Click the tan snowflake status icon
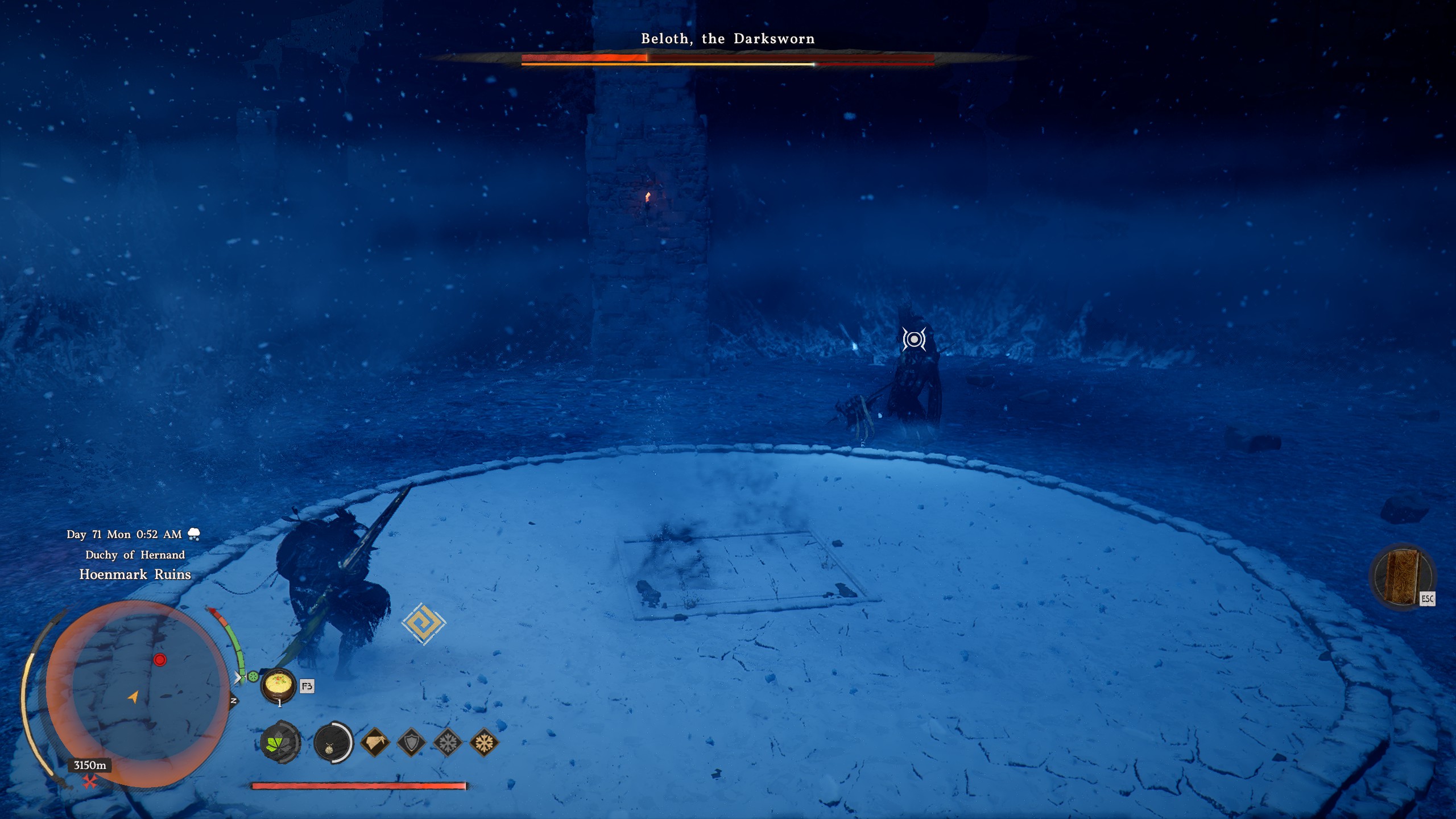1456x819 pixels. [484, 742]
